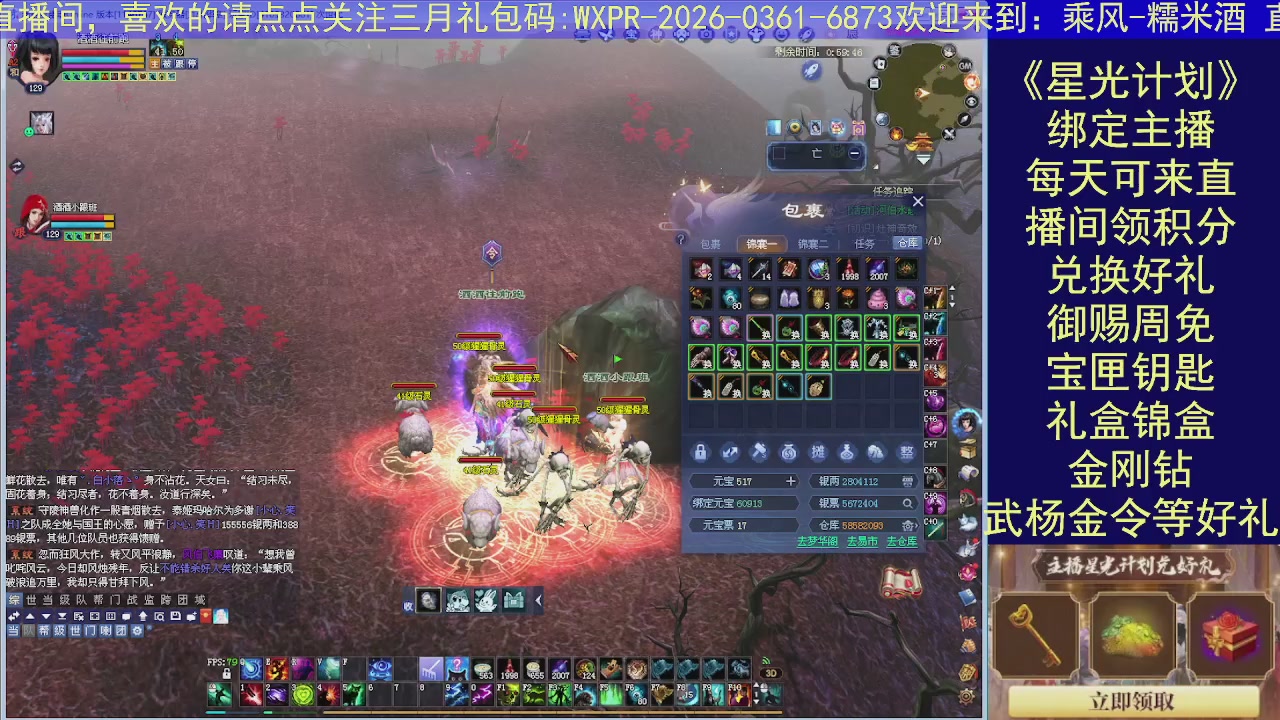Collapse the emote bar with the left arrow chevron
The image size is (1280, 720).
538,600
